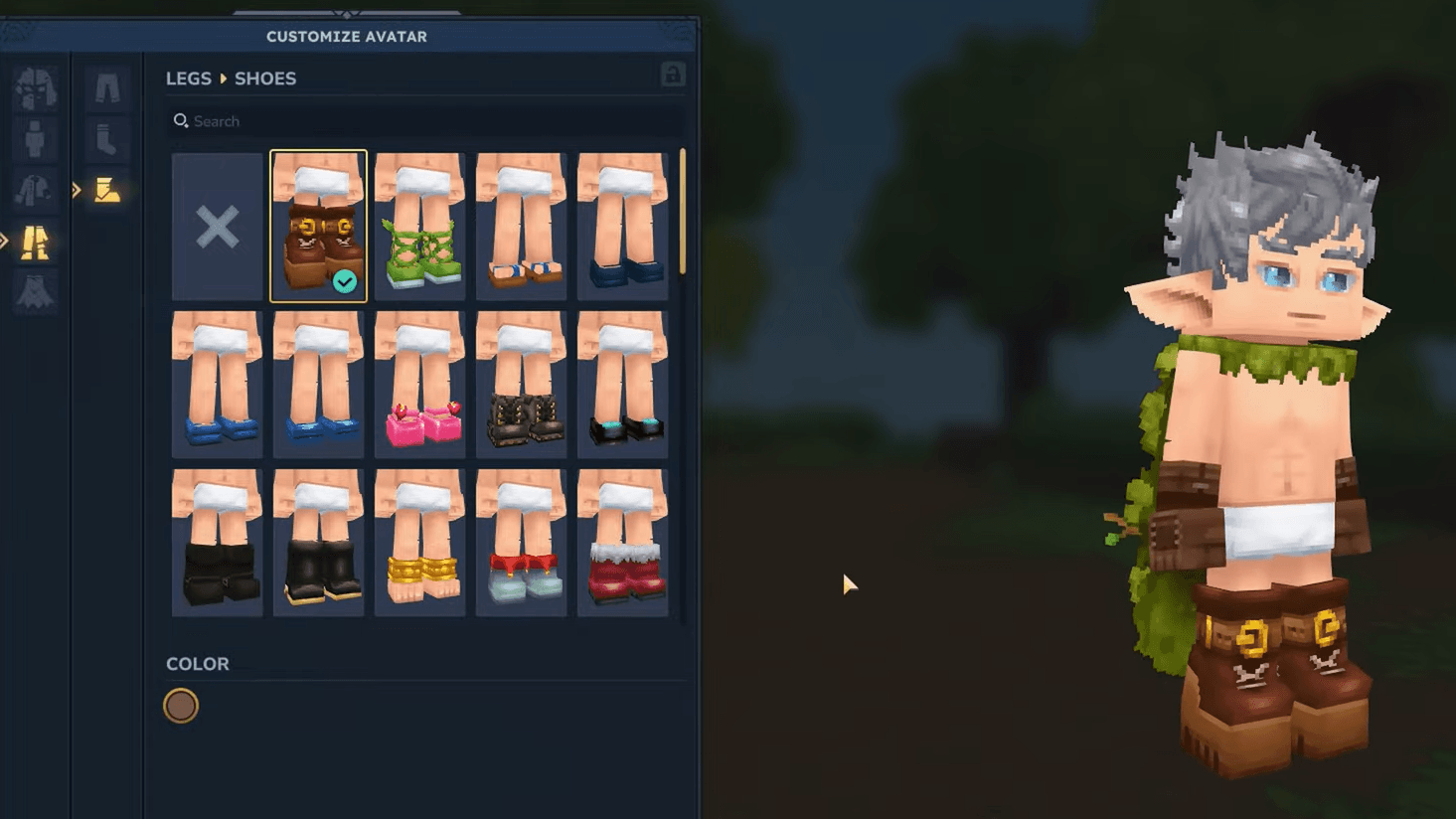The image size is (1456, 819).
Task: Deselect the equipped brown boots thumbnail
Action: (318, 227)
